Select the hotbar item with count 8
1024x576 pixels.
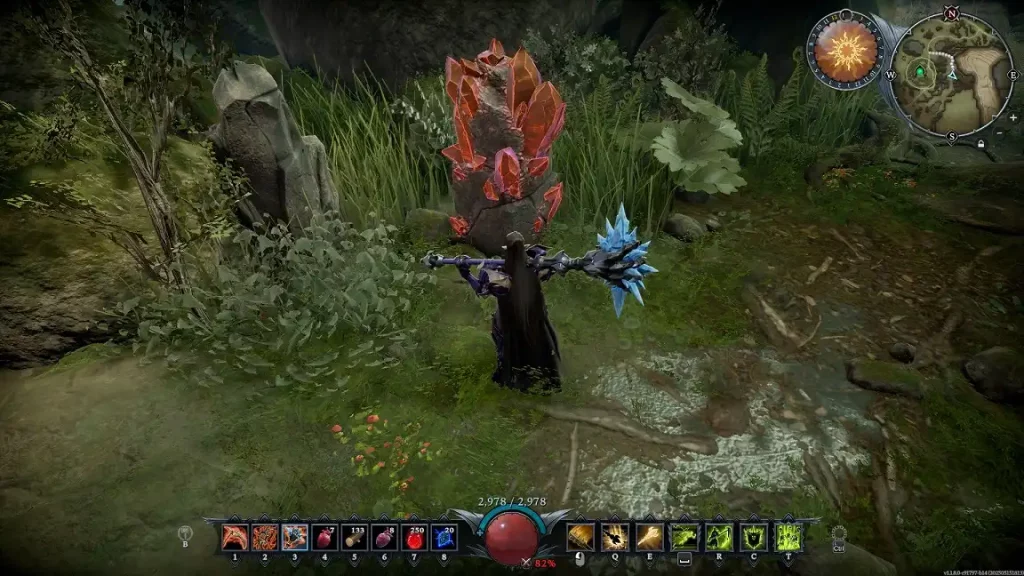coord(384,538)
